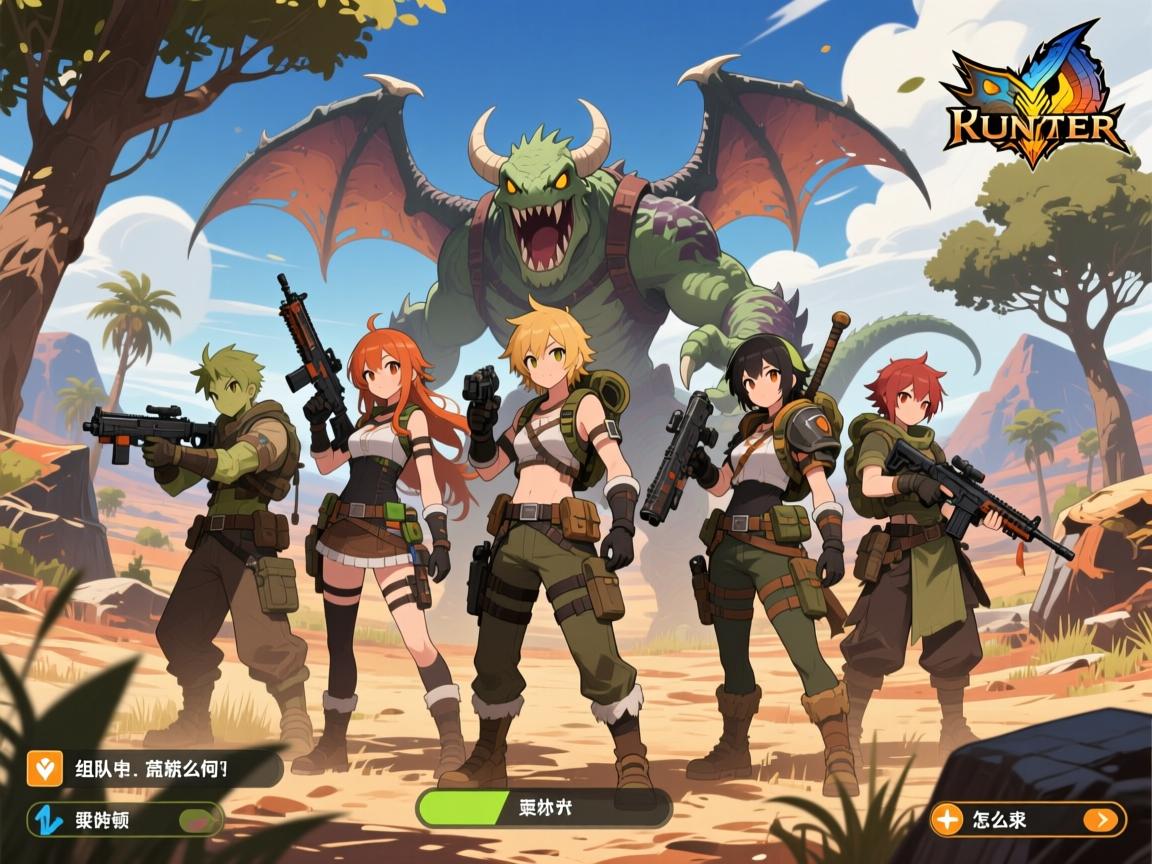1152x864 pixels.
Task: Click the orange heart-shaped icon
Action: click(43, 769)
